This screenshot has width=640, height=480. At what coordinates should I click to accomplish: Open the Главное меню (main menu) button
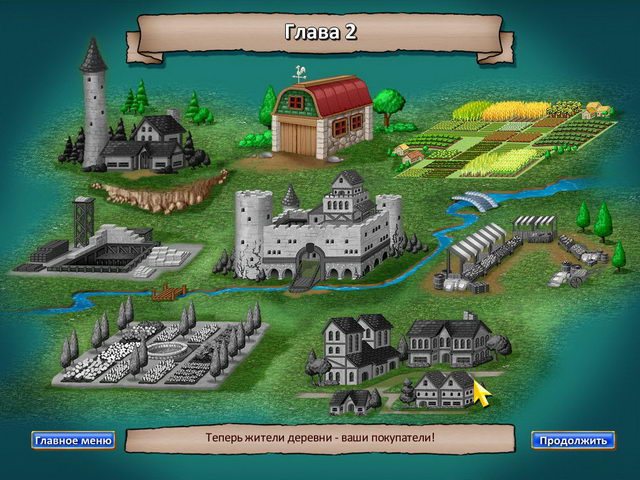click(73, 440)
